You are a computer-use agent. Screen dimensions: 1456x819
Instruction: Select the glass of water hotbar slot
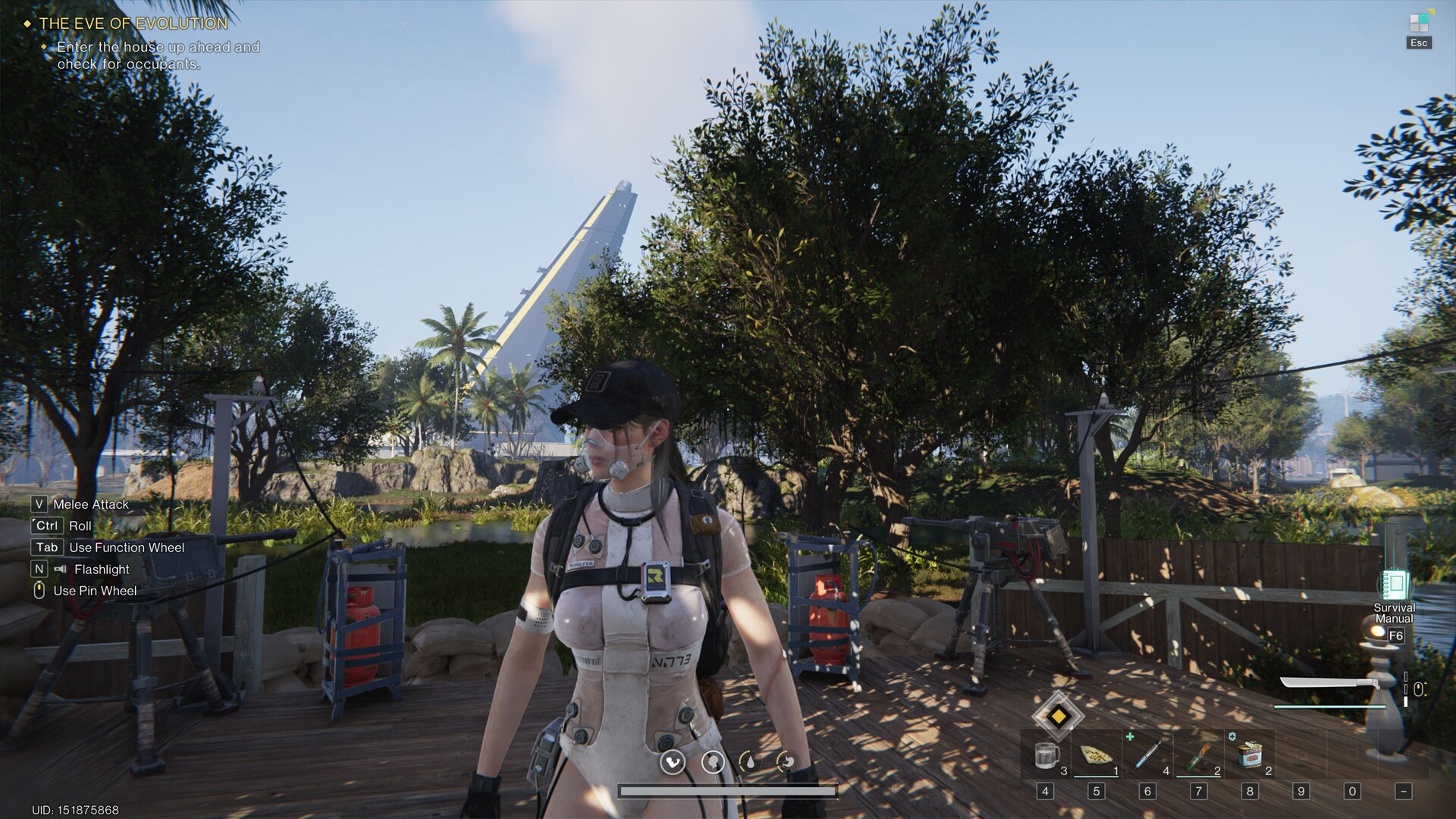point(1046,755)
